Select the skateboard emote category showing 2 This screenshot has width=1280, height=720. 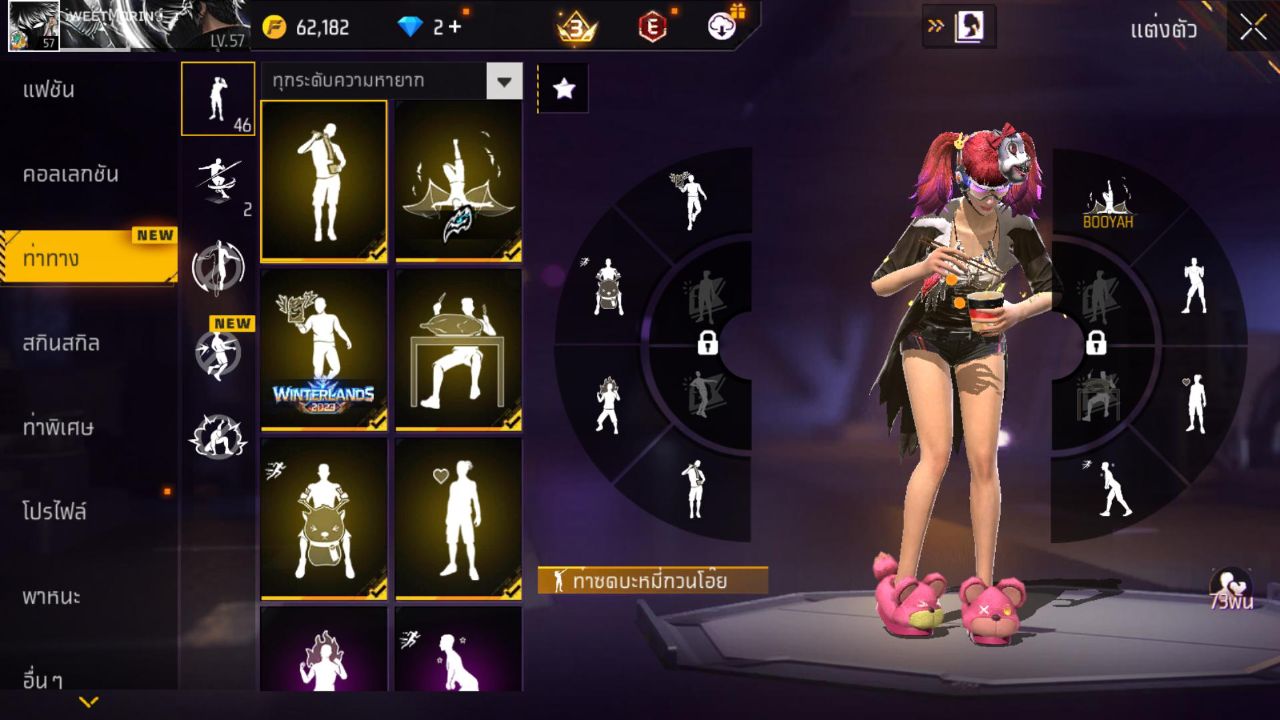(x=218, y=178)
